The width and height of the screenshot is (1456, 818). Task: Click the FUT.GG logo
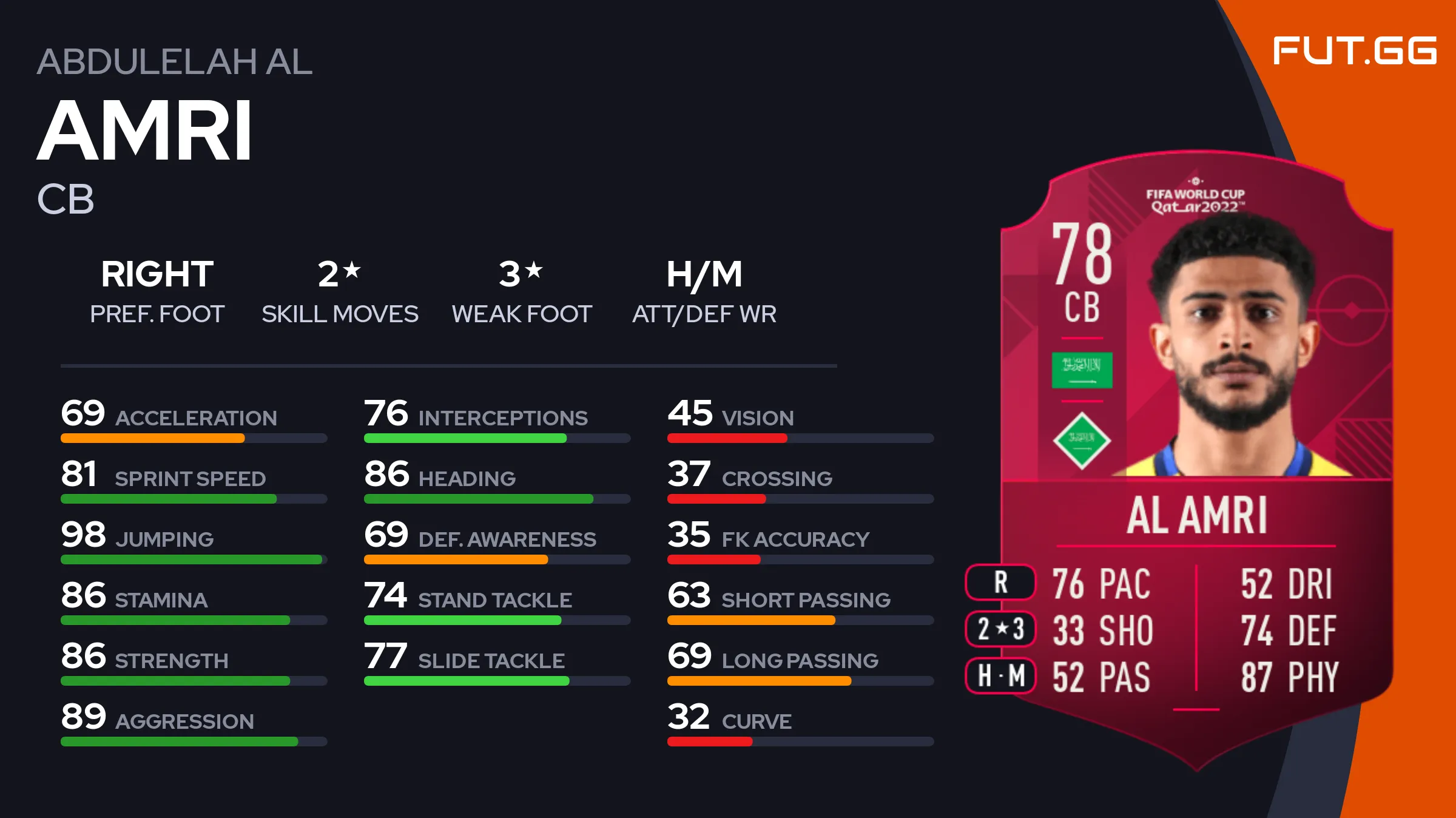click(x=1354, y=50)
